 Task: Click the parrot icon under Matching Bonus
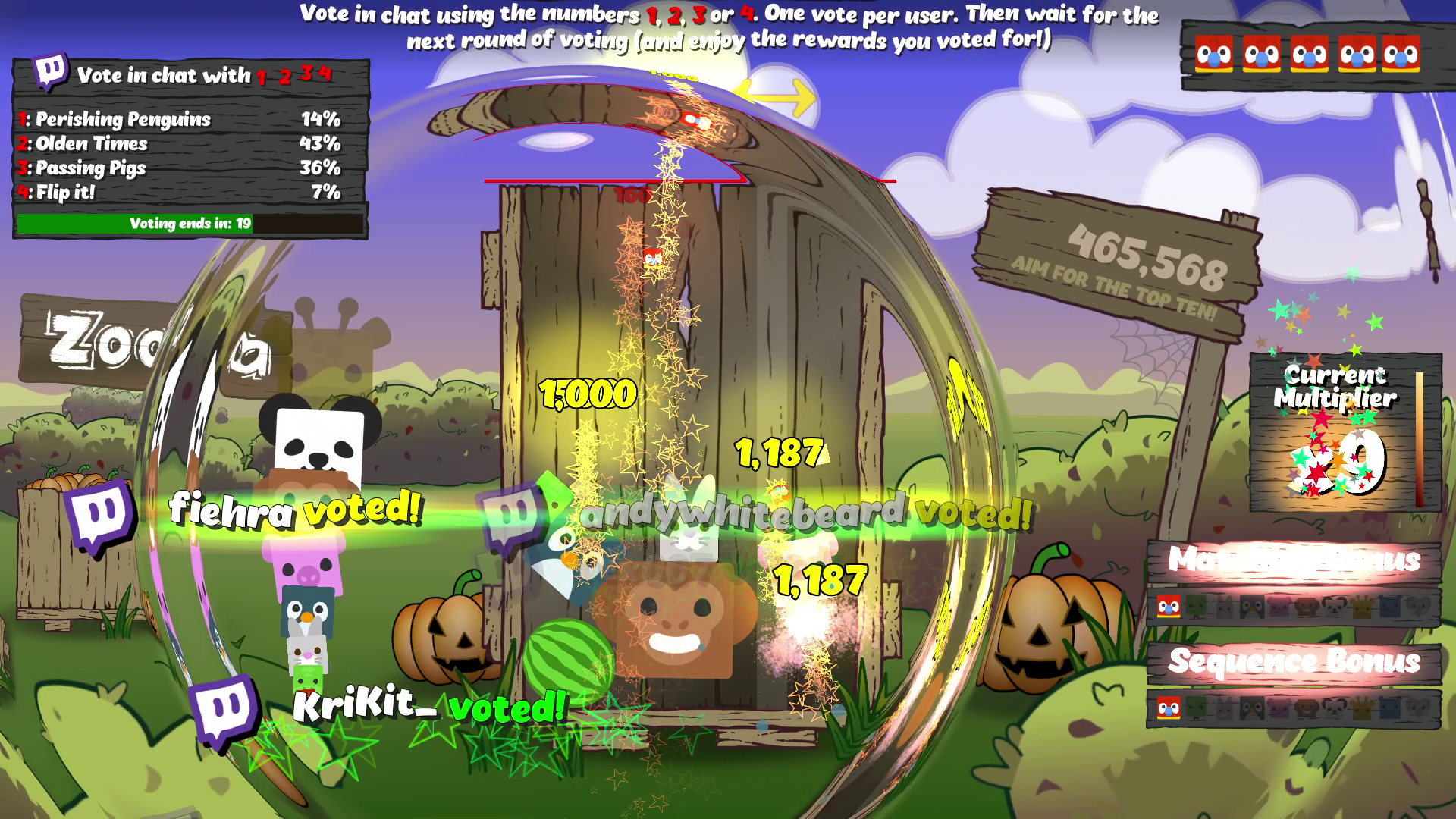(x=1169, y=607)
